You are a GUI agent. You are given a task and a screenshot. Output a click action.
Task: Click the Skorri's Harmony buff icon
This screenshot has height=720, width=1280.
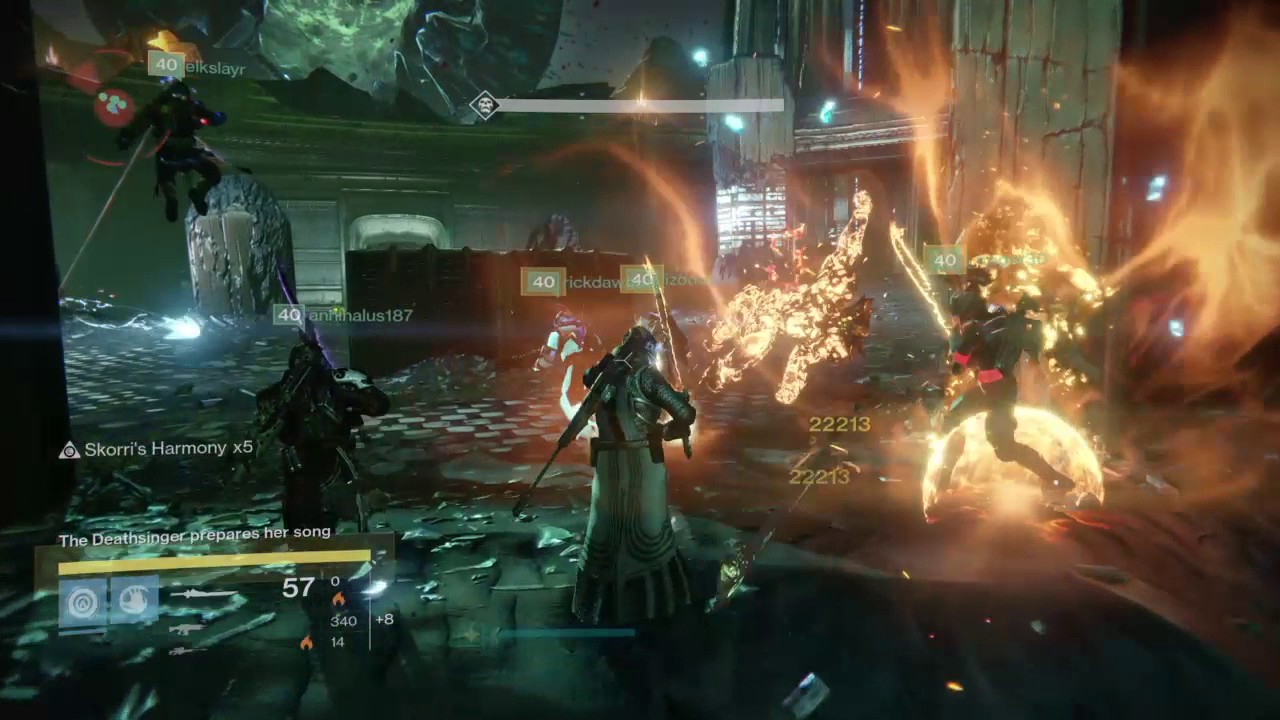(69, 449)
